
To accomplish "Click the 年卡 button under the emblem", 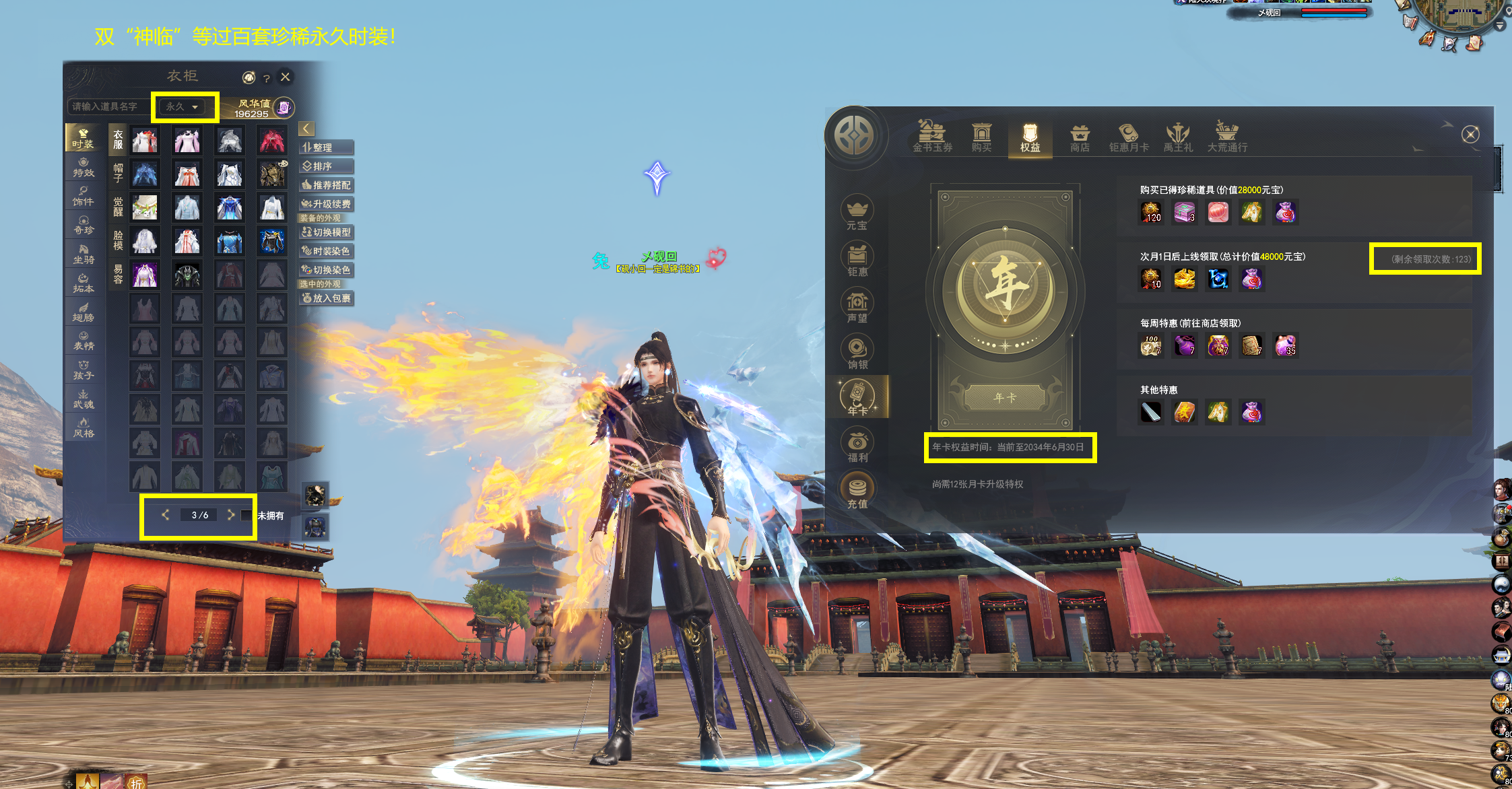I will click(x=1005, y=398).
